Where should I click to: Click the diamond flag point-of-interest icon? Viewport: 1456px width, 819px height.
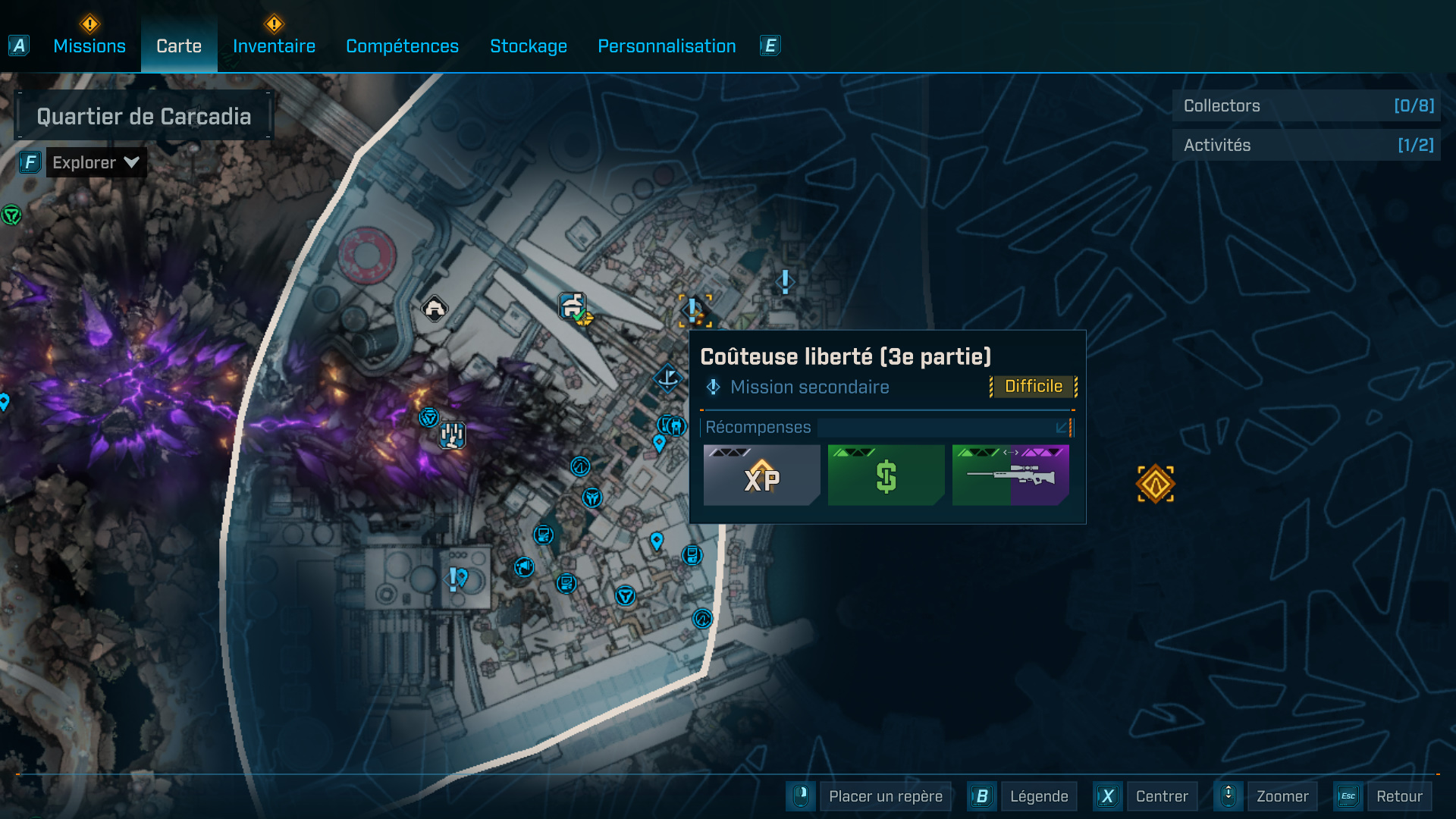[x=667, y=378]
